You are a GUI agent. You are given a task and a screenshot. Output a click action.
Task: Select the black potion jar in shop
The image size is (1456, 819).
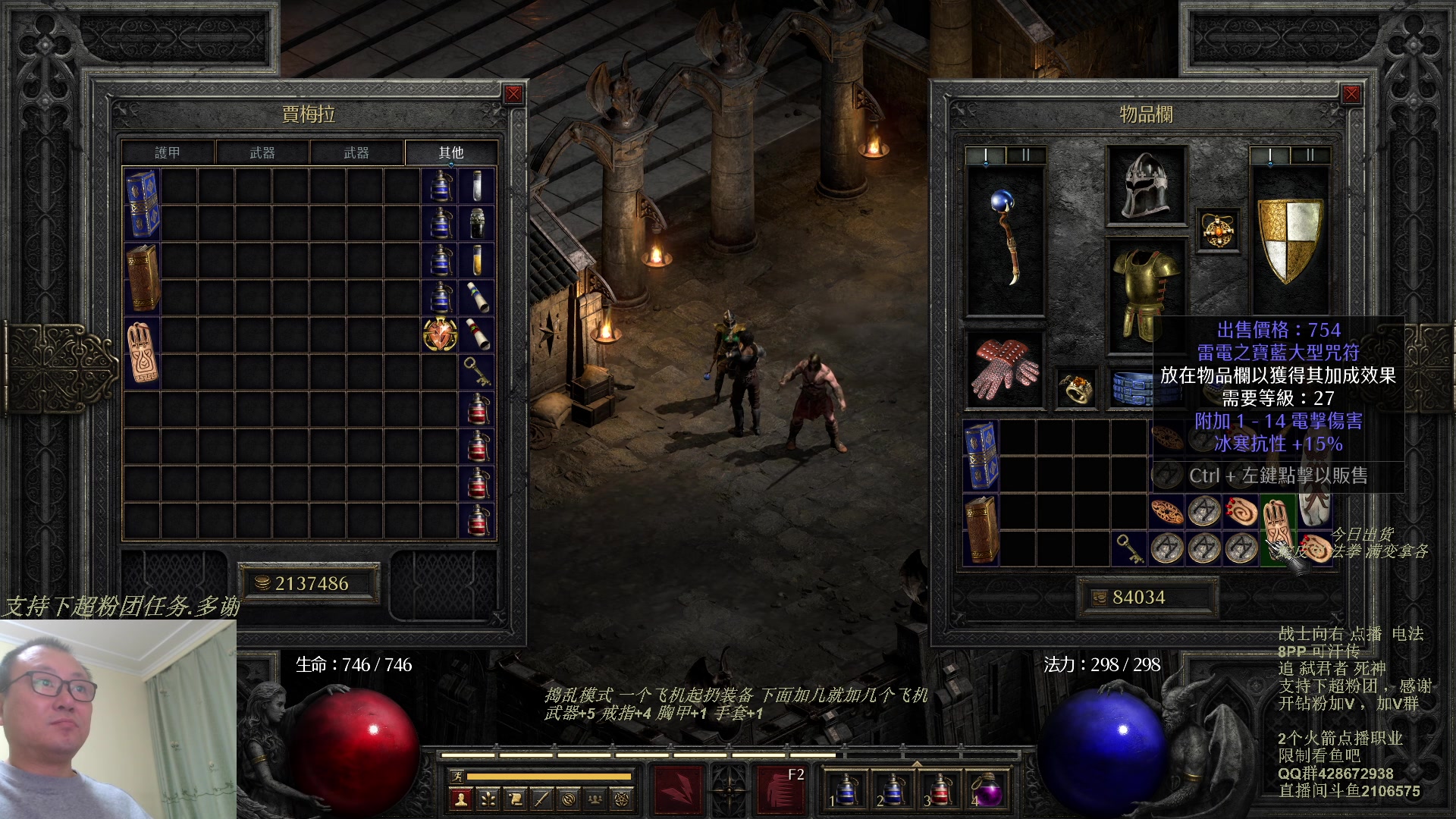[x=477, y=223]
